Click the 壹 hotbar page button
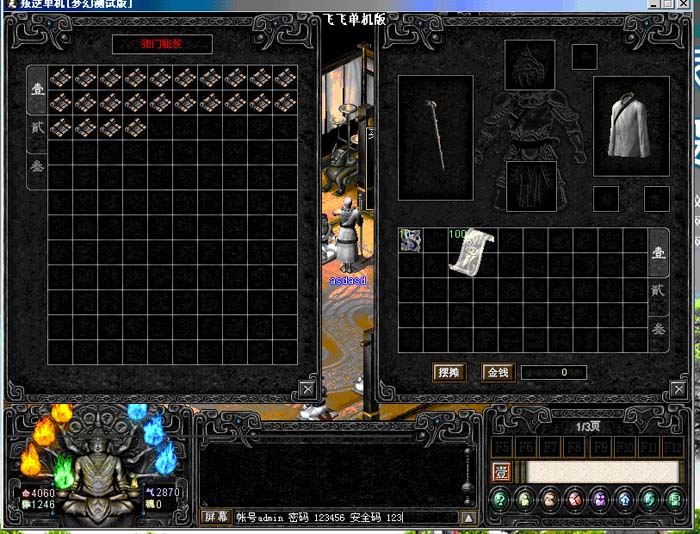Screen dimensions: 700x534 [x=502, y=471]
